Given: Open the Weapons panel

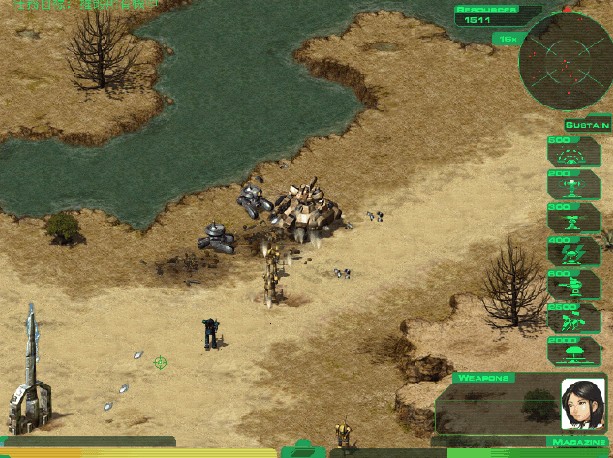Looking at the screenshot, I should click(x=485, y=378).
